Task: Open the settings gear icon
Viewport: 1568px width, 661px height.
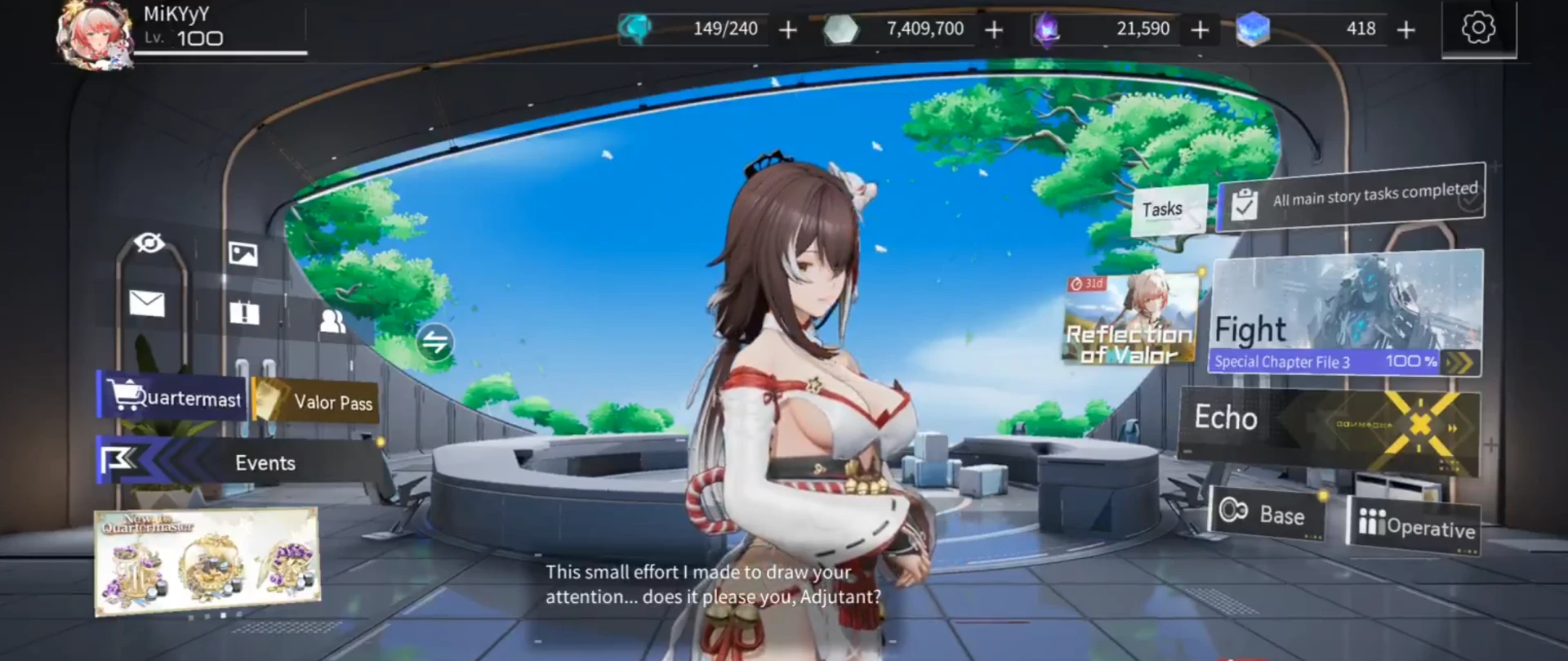Action: 1478,29
